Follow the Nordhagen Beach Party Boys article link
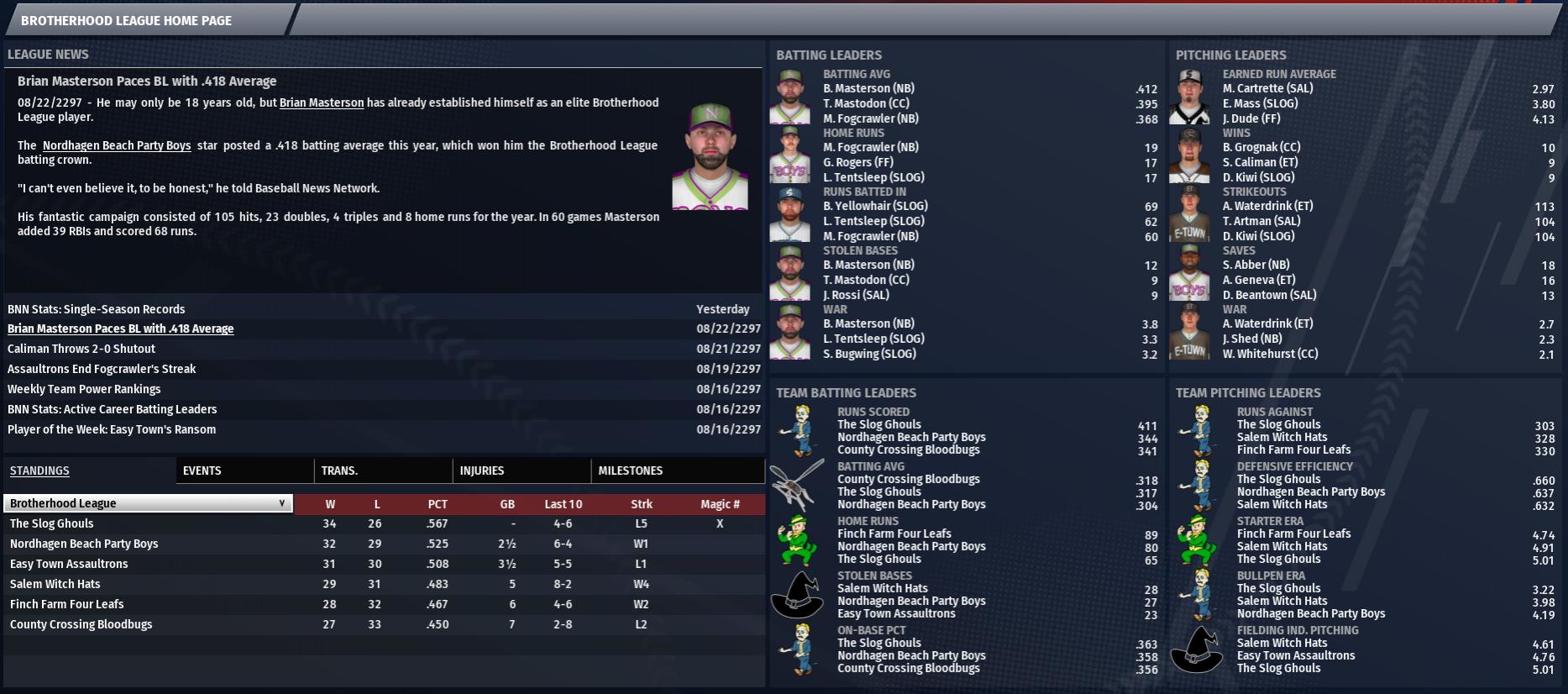1568x694 pixels. 117,145
